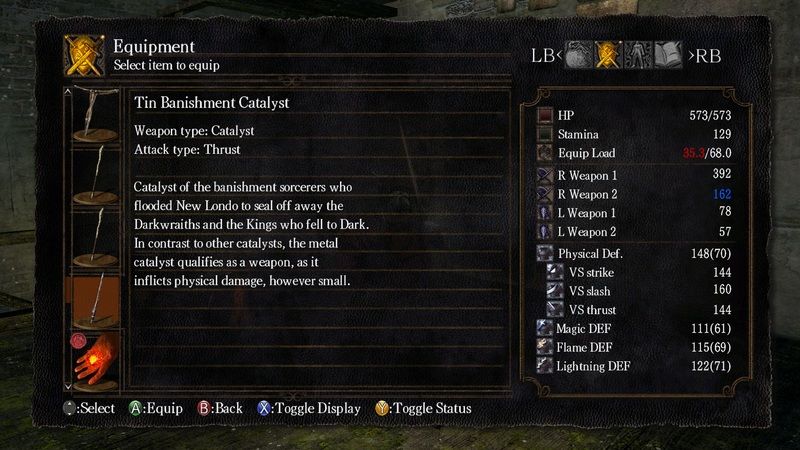The image size is (800, 450).
Task: Click the item list's scroll-down arrow
Action: (x=68, y=384)
